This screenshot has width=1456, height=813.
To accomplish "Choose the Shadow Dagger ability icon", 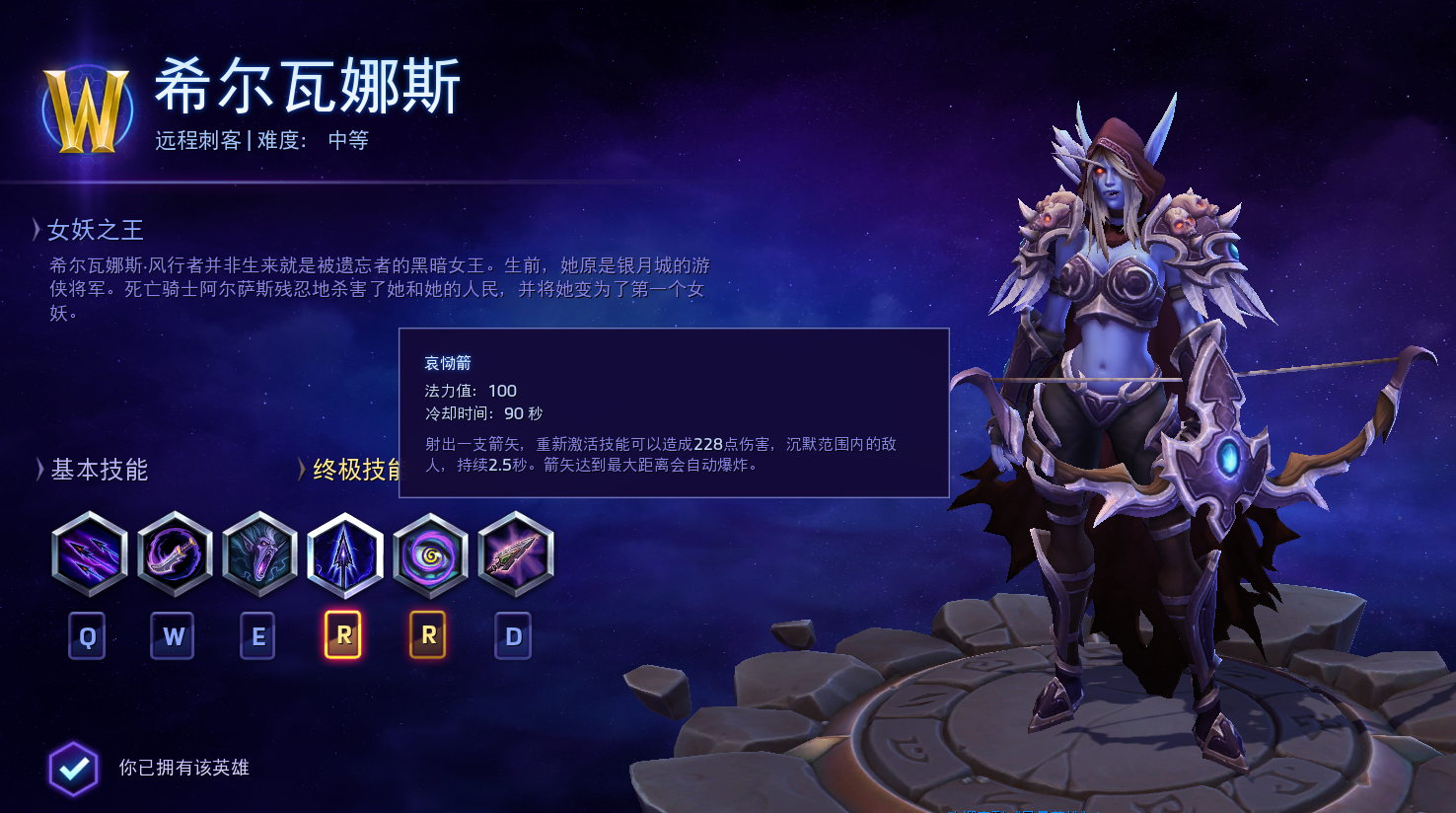I will [175, 554].
